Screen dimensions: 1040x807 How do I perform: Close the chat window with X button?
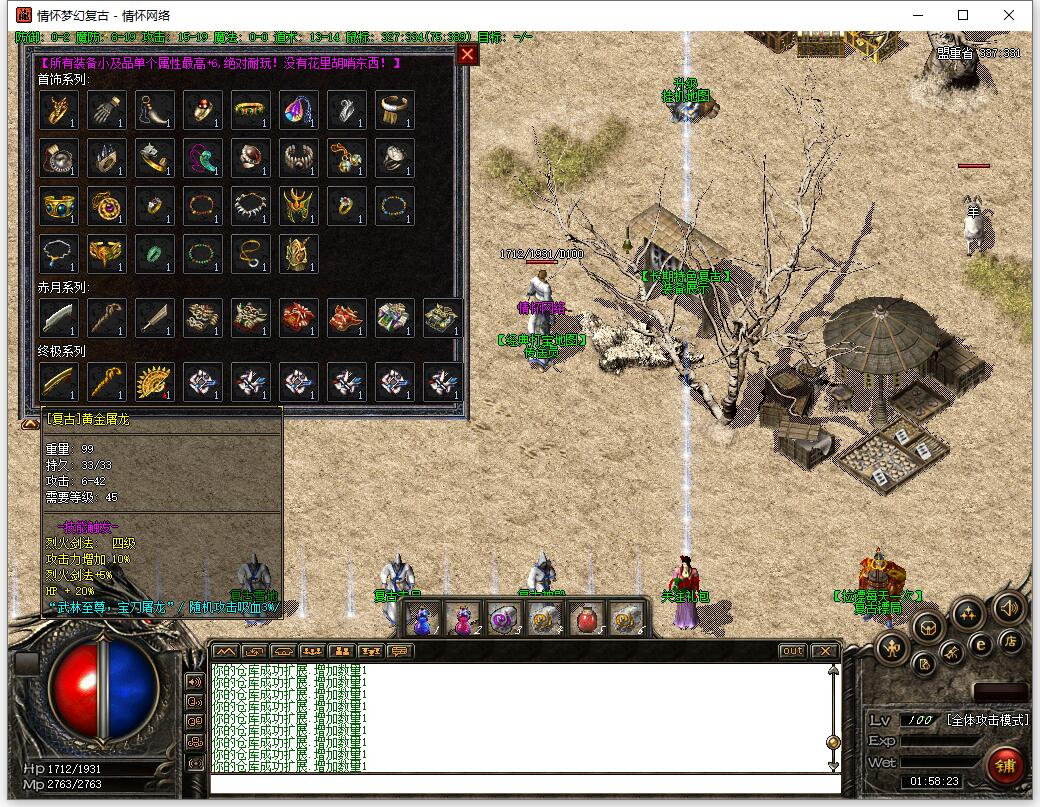coord(824,651)
